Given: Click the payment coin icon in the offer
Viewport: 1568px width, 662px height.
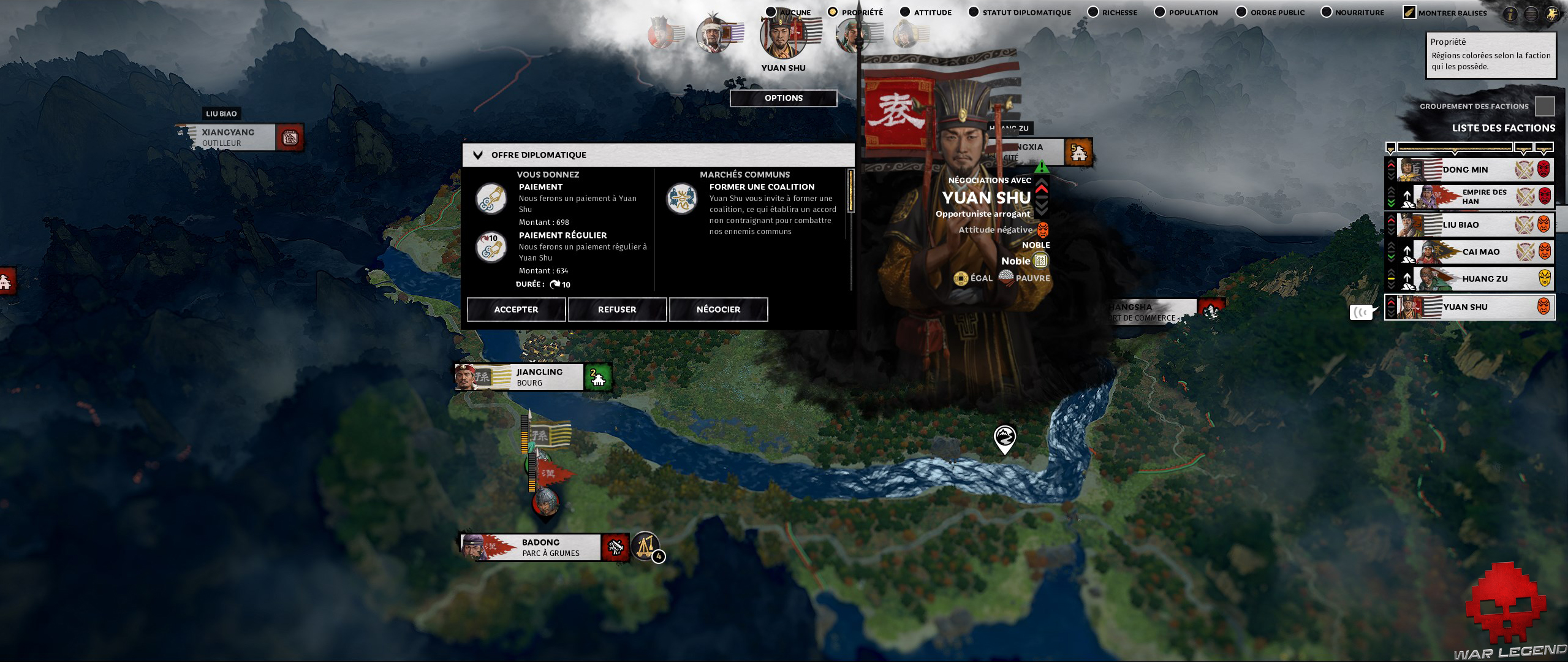Looking at the screenshot, I should 490,199.
